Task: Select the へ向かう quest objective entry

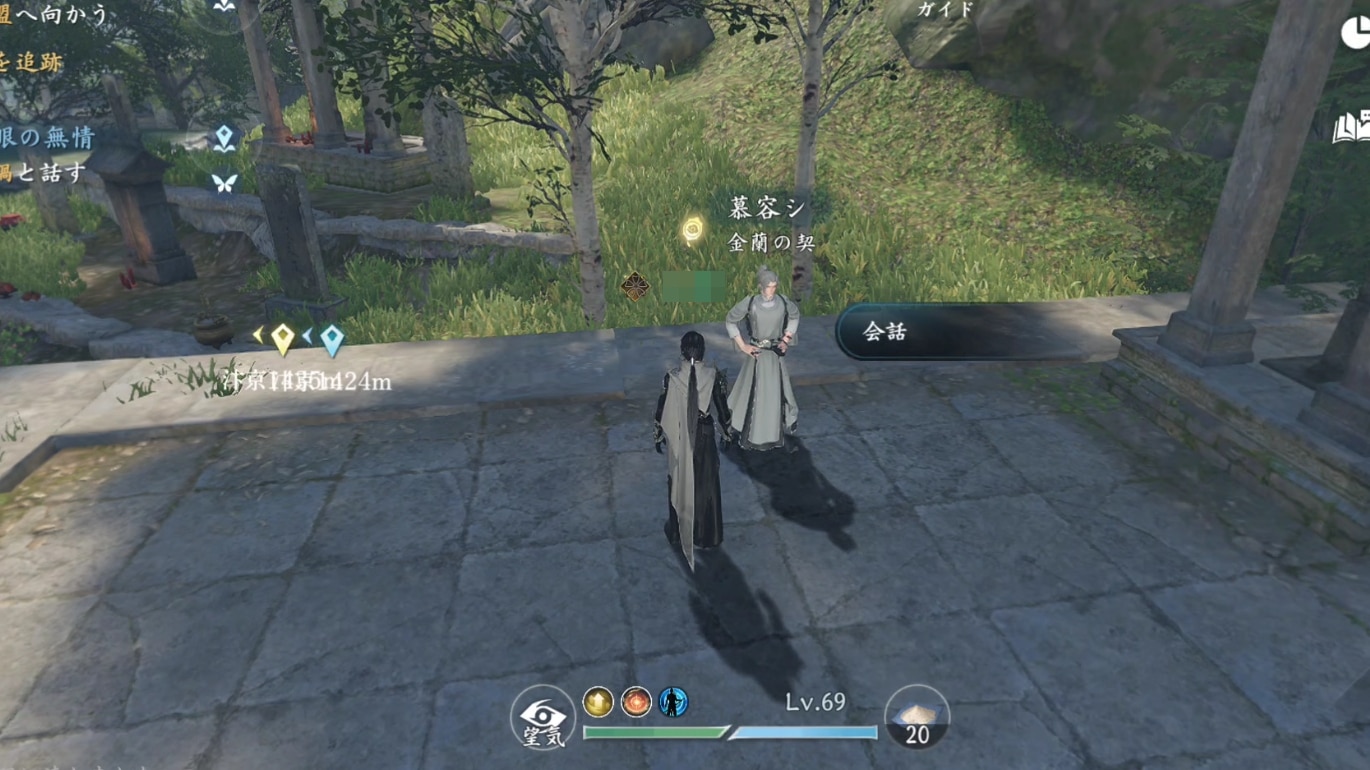Action: coord(55,14)
